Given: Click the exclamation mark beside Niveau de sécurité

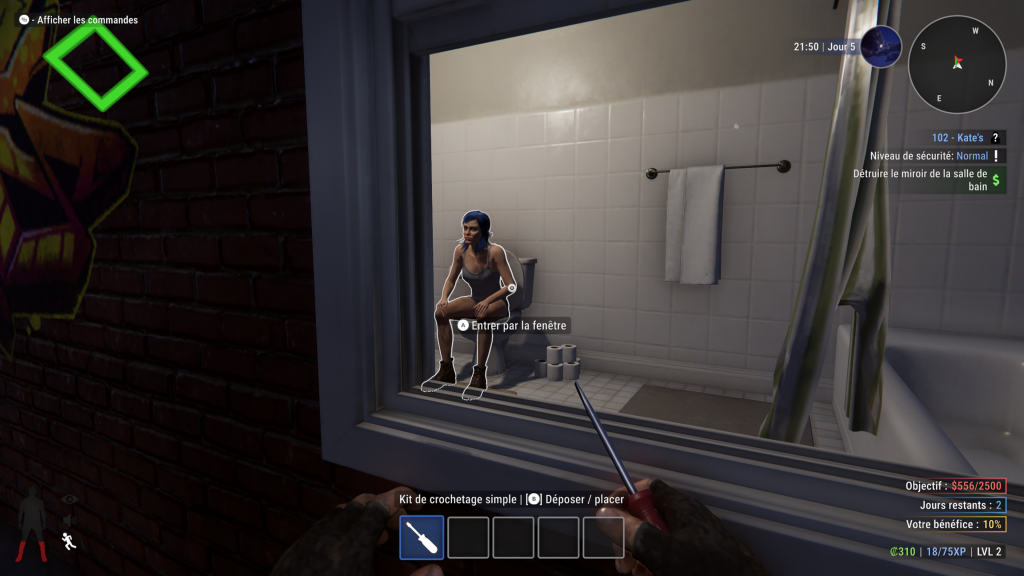Looking at the screenshot, I should 997,156.
